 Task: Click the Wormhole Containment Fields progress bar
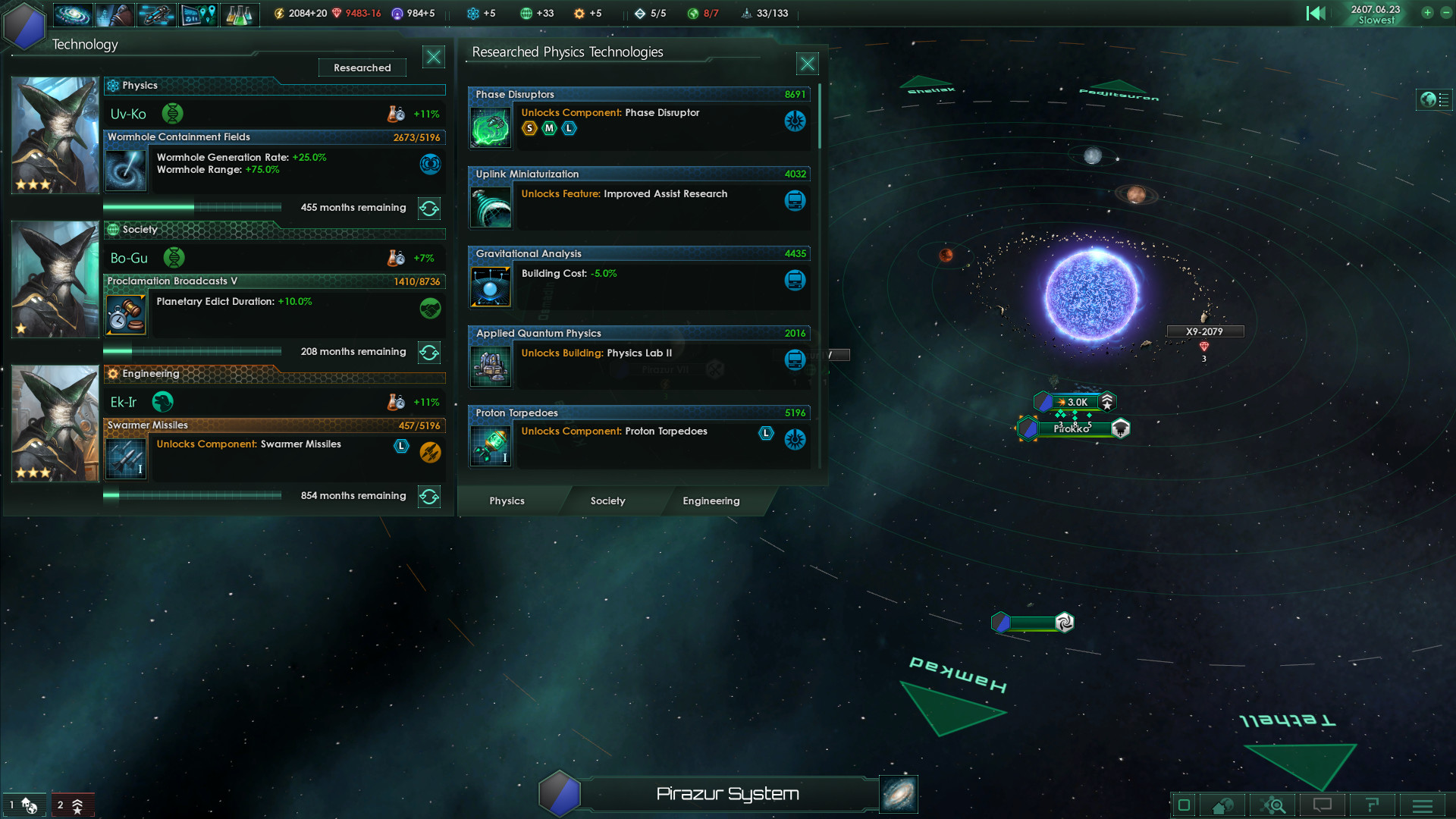click(x=193, y=207)
